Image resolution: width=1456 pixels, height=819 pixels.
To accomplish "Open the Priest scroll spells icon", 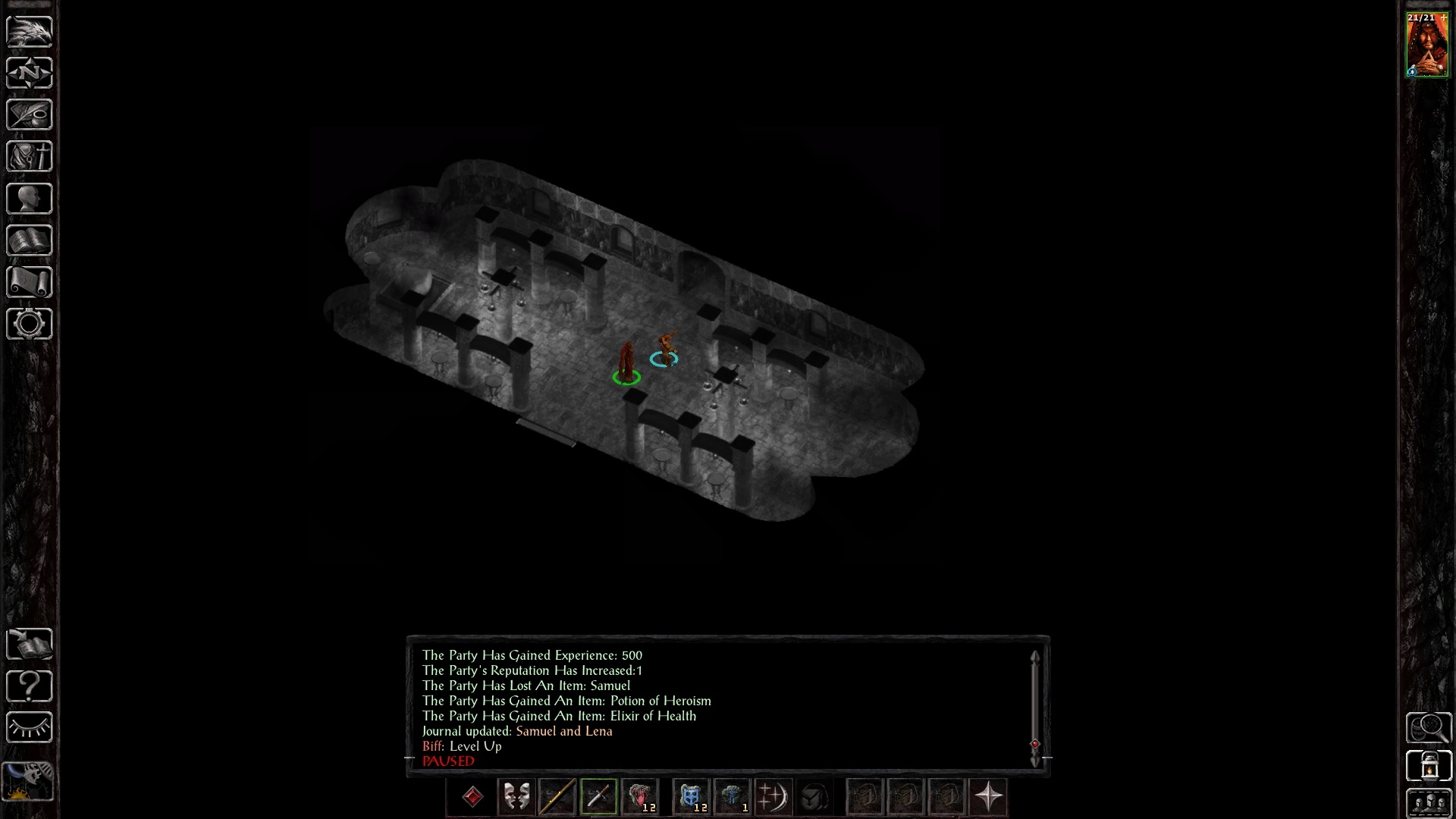I will [29, 281].
